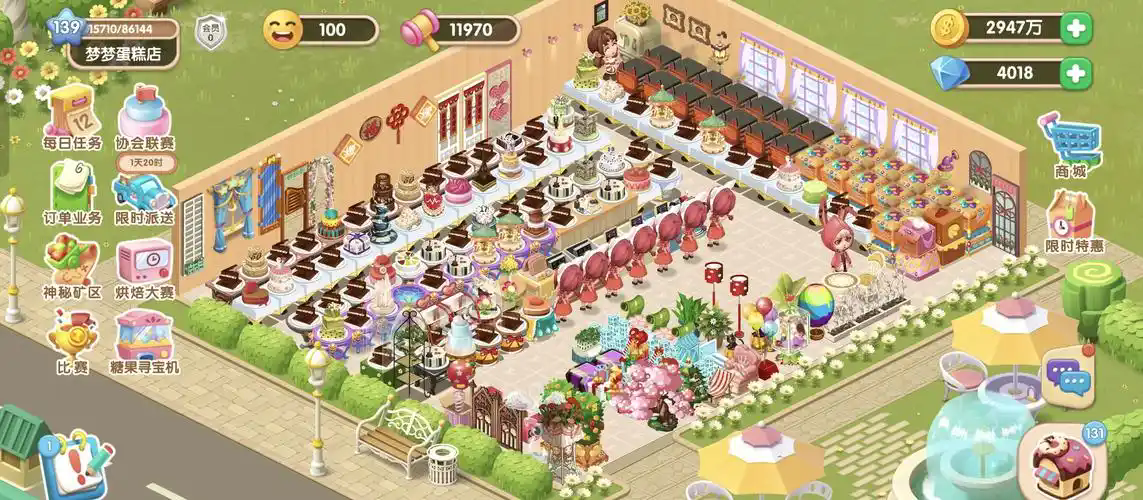Image resolution: width=1143 pixels, height=500 pixels.
Task: Open the cake shop icon with 131 badge
Action: [x=1069, y=459]
